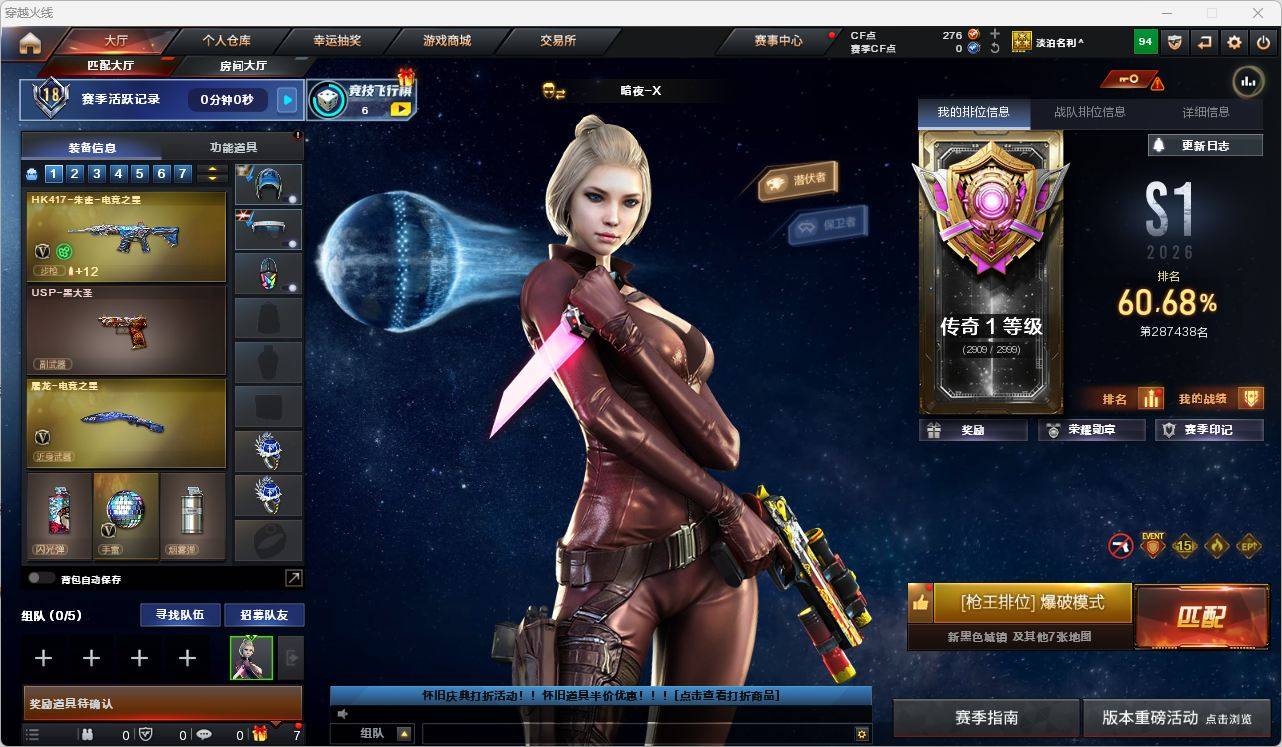Open the 交易所 exchange menu
1282x747 pixels.
tap(557, 41)
